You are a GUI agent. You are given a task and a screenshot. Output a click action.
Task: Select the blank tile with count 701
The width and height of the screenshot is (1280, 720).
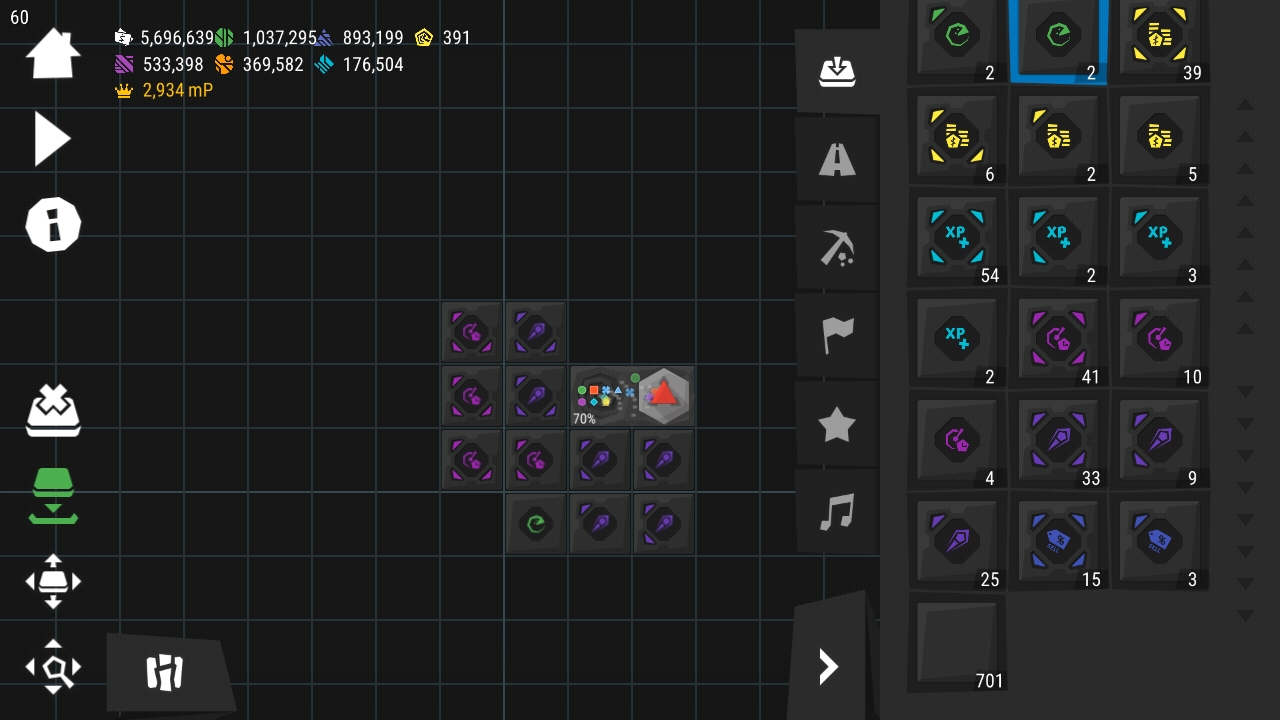point(957,642)
